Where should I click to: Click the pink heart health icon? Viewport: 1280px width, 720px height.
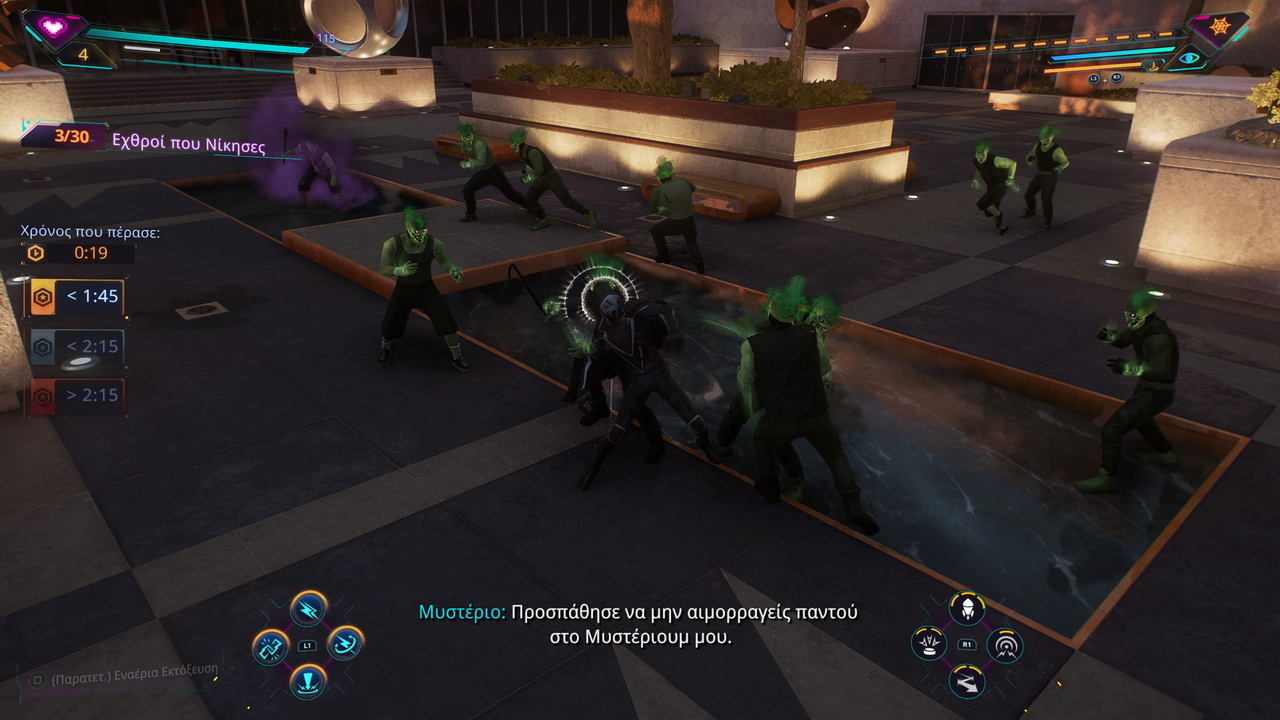coord(54,27)
